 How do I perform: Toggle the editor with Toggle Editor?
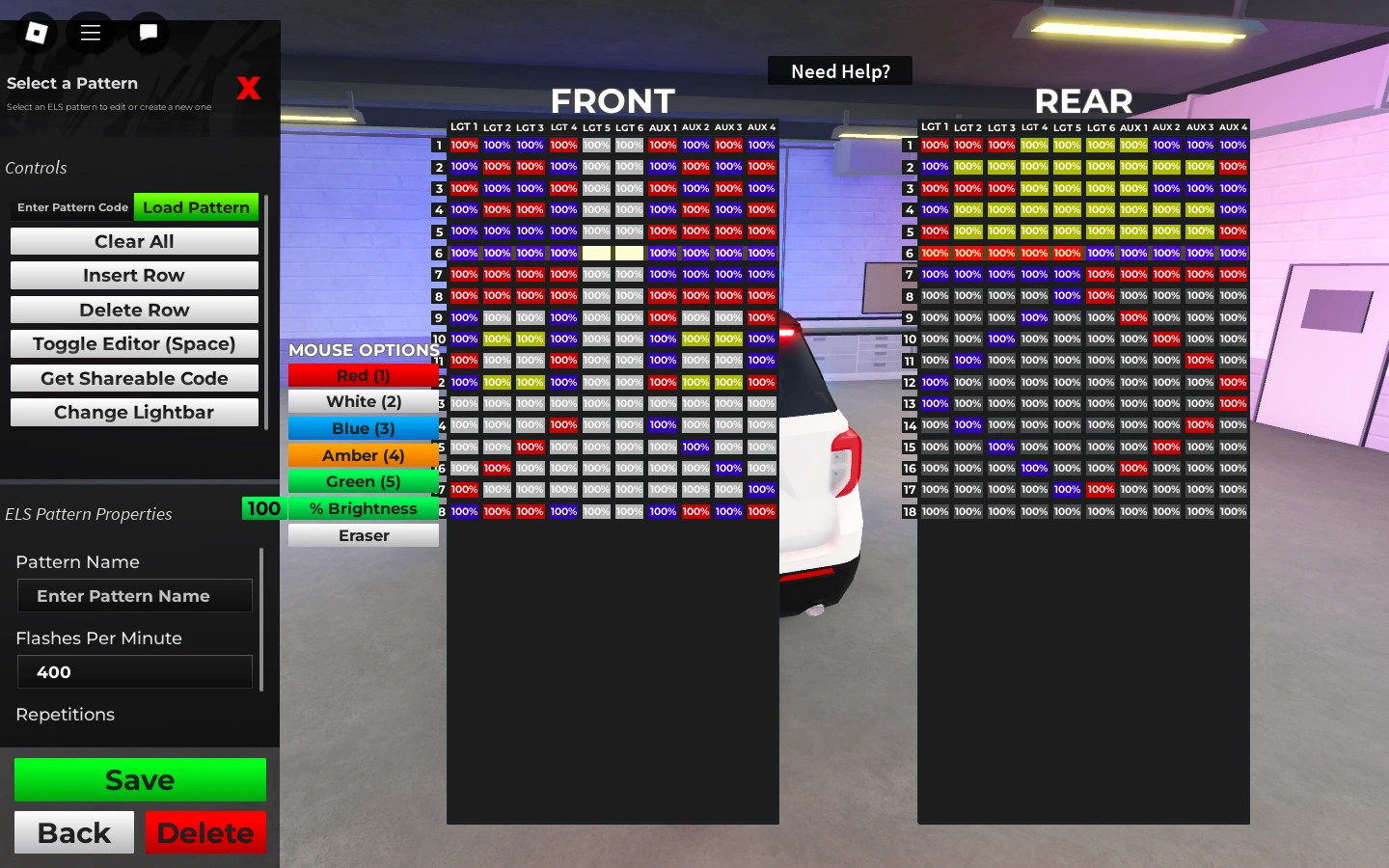(134, 343)
